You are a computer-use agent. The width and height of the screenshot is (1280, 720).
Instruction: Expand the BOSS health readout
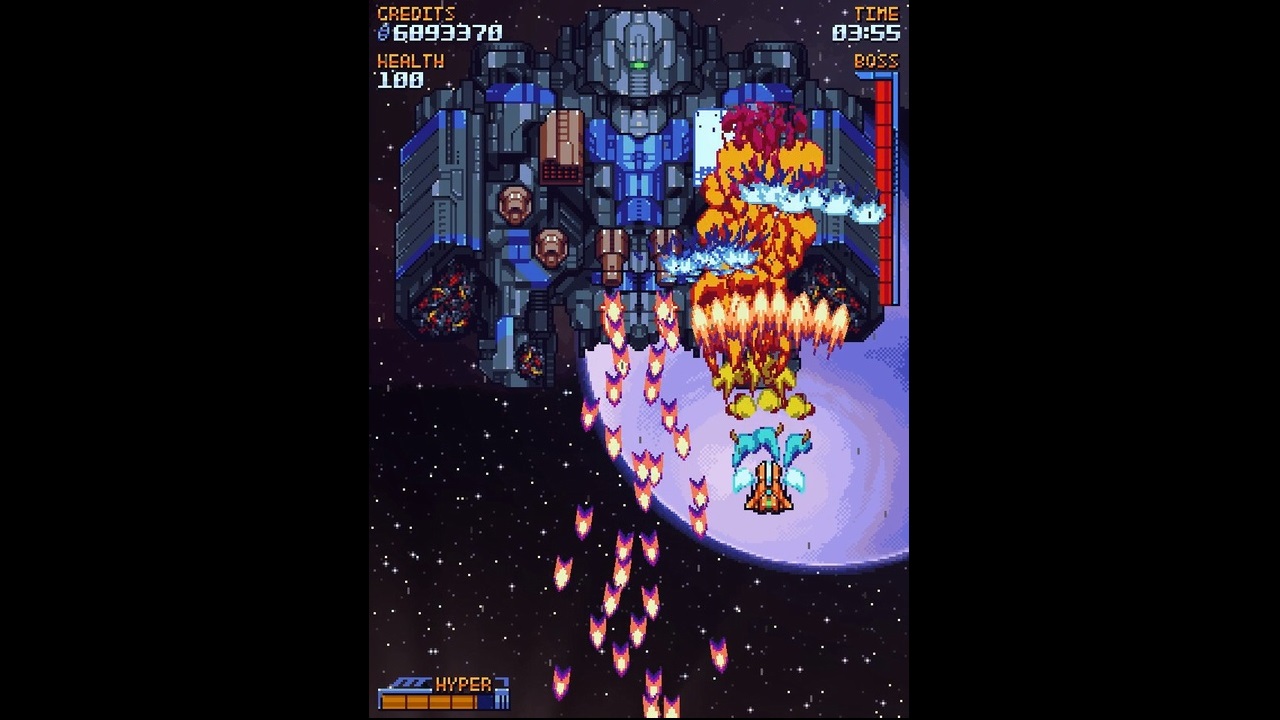[x=877, y=60]
